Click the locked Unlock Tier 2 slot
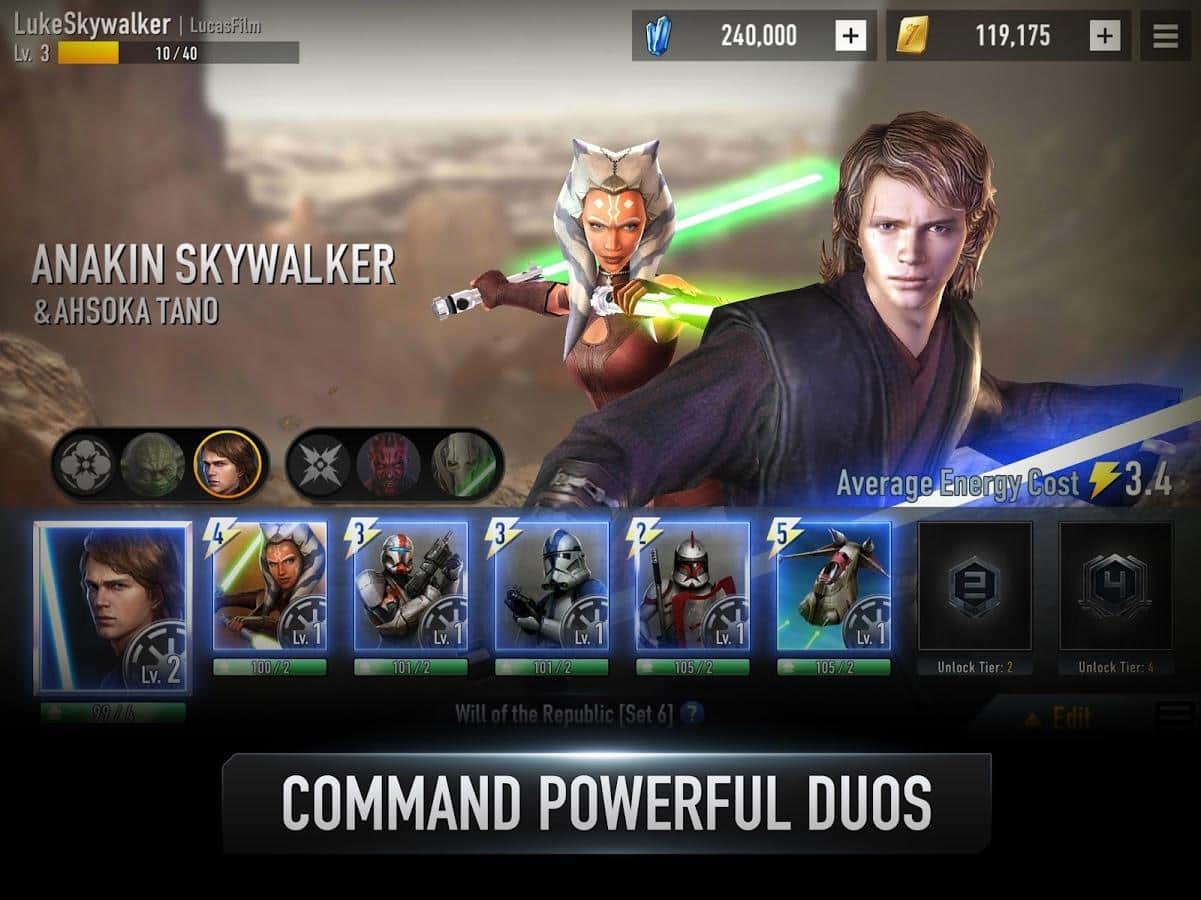This screenshot has height=900, width=1201. (x=975, y=586)
